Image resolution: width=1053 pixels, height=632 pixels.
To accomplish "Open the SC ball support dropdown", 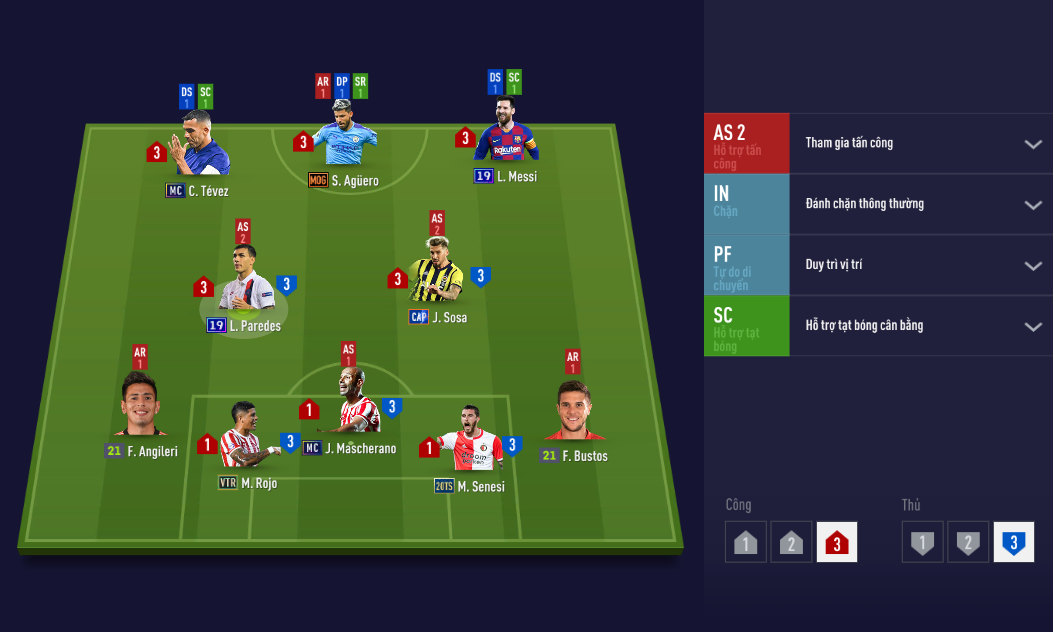I will click(1033, 327).
